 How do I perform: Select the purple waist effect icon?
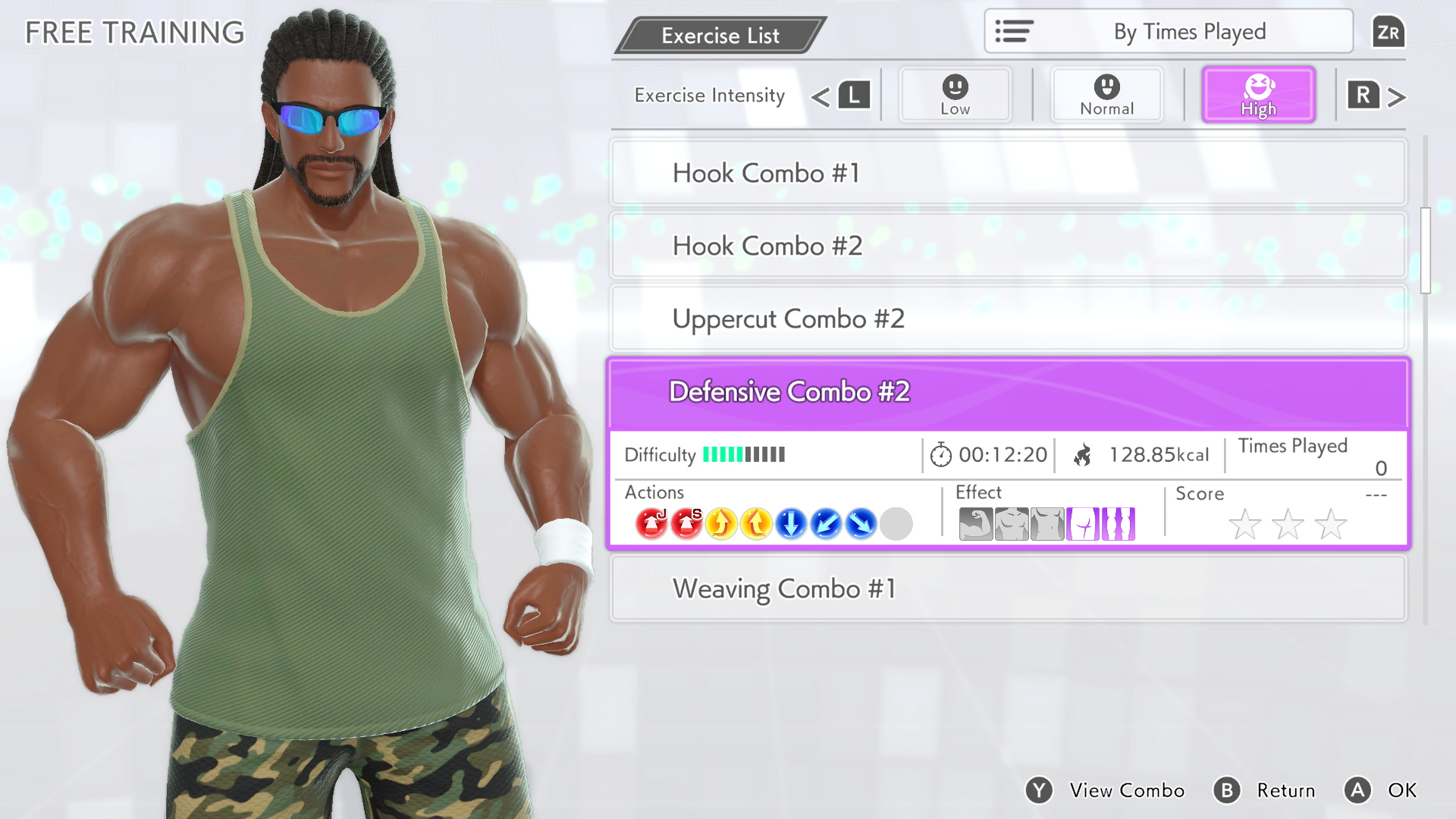click(x=1082, y=523)
